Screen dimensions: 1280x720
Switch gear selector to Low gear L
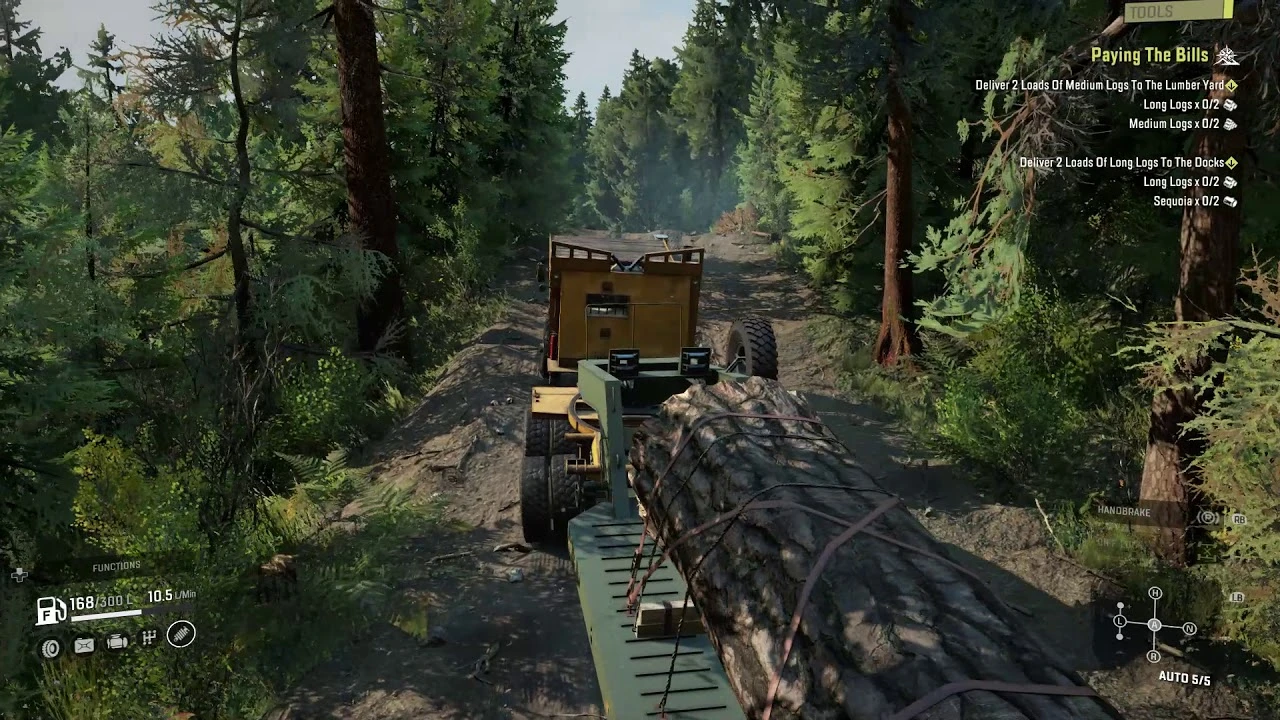1119,621
